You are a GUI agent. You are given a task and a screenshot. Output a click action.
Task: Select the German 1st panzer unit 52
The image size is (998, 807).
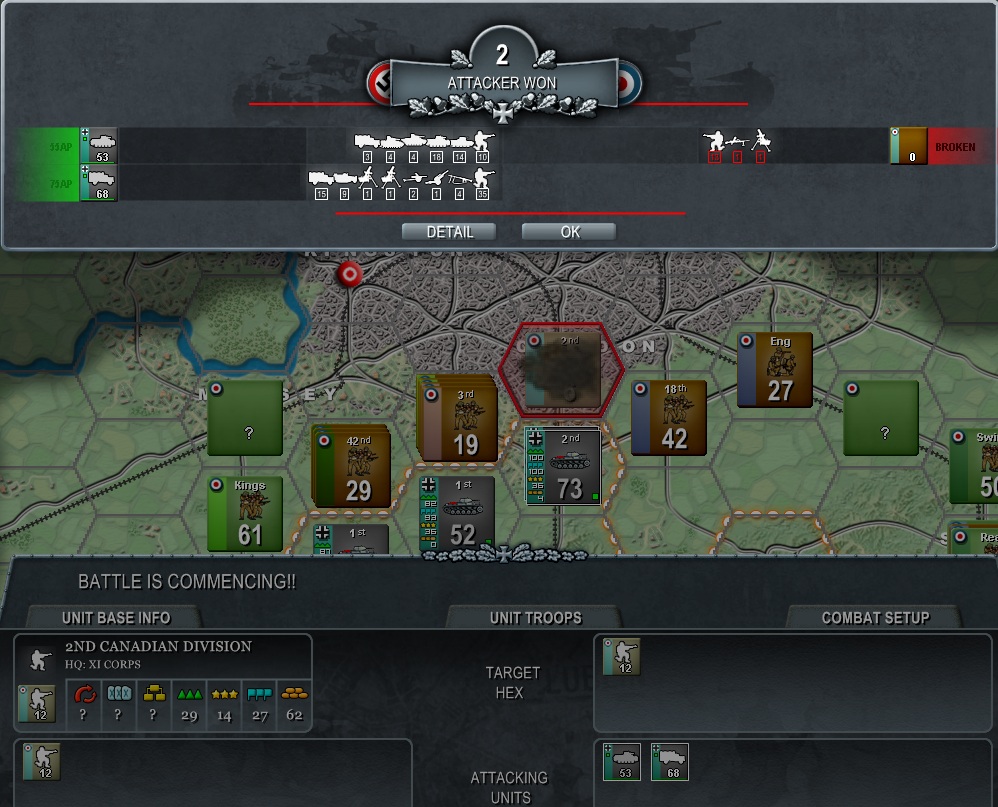pyautogui.click(x=456, y=513)
